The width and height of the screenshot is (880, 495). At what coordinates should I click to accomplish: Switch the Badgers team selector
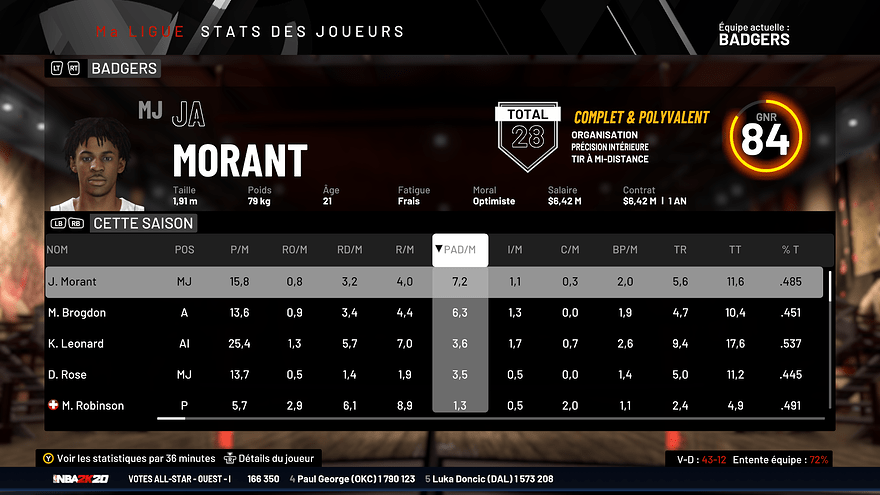[x=124, y=69]
